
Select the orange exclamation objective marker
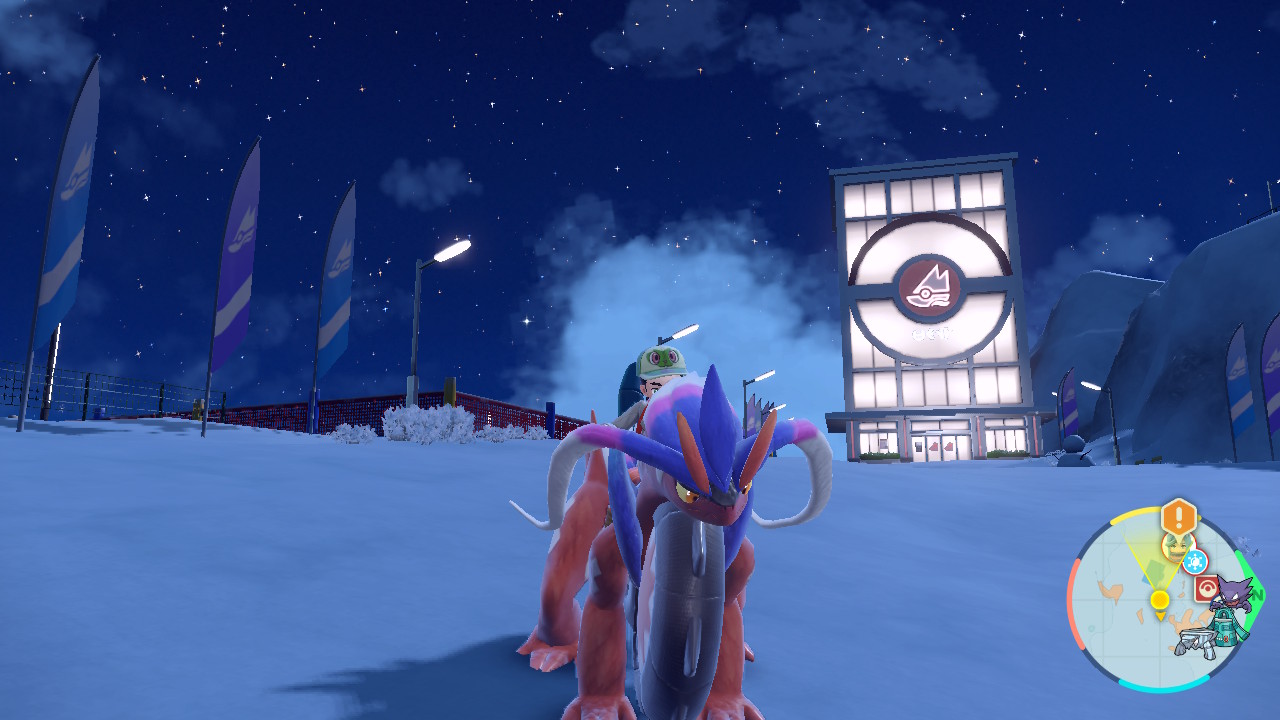click(1179, 518)
